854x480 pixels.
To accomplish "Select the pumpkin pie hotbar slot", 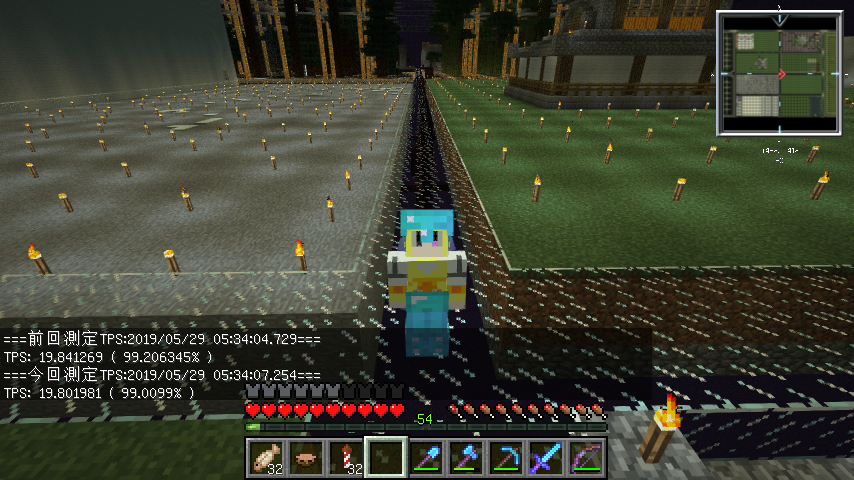I will (305, 457).
